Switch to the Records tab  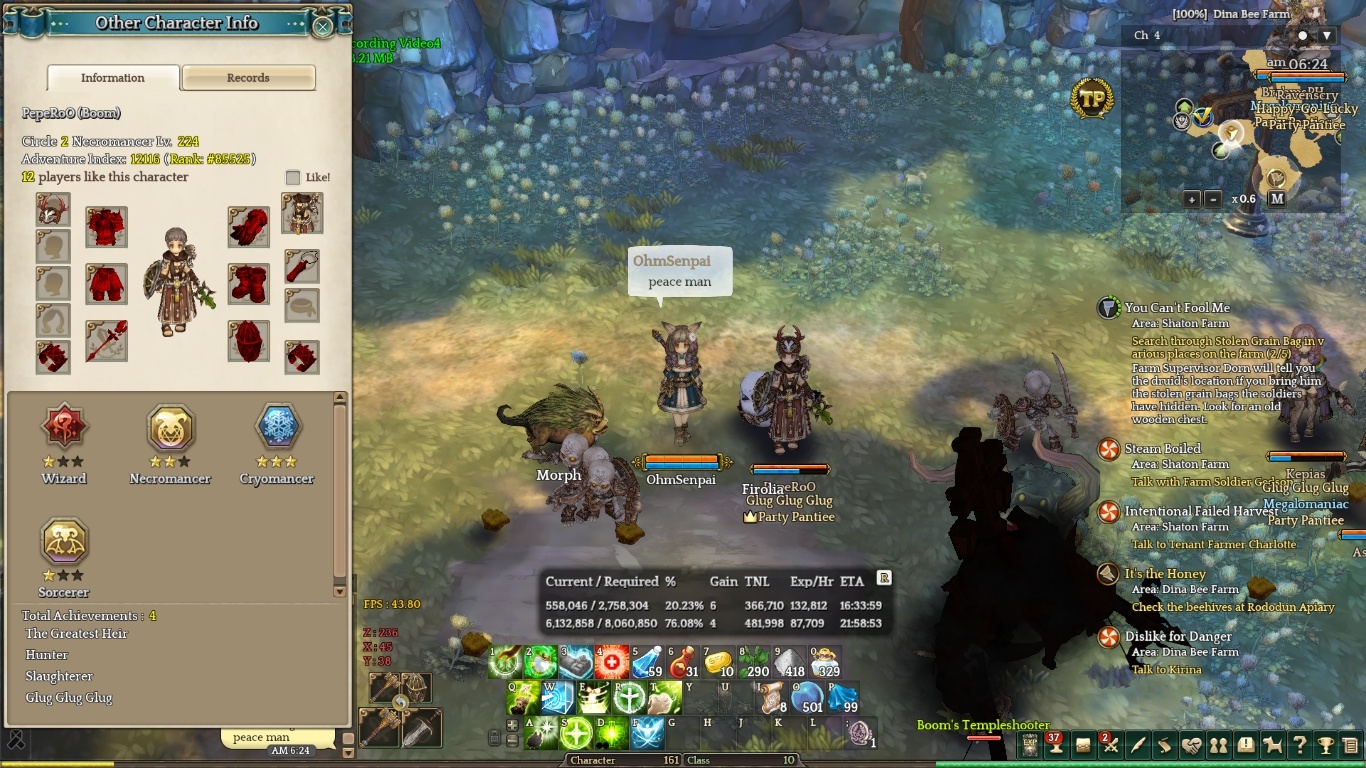248,78
